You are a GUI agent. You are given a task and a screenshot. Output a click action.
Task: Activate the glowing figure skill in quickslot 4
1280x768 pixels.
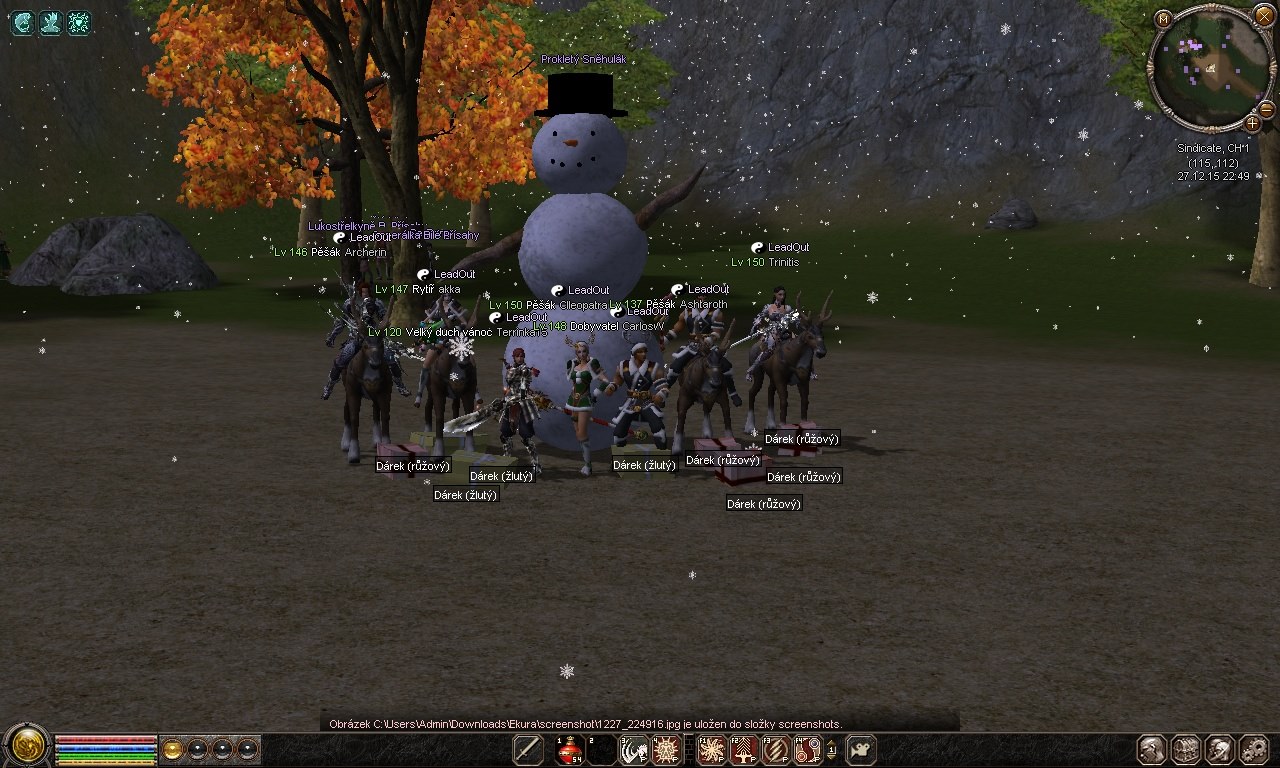point(666,750)
